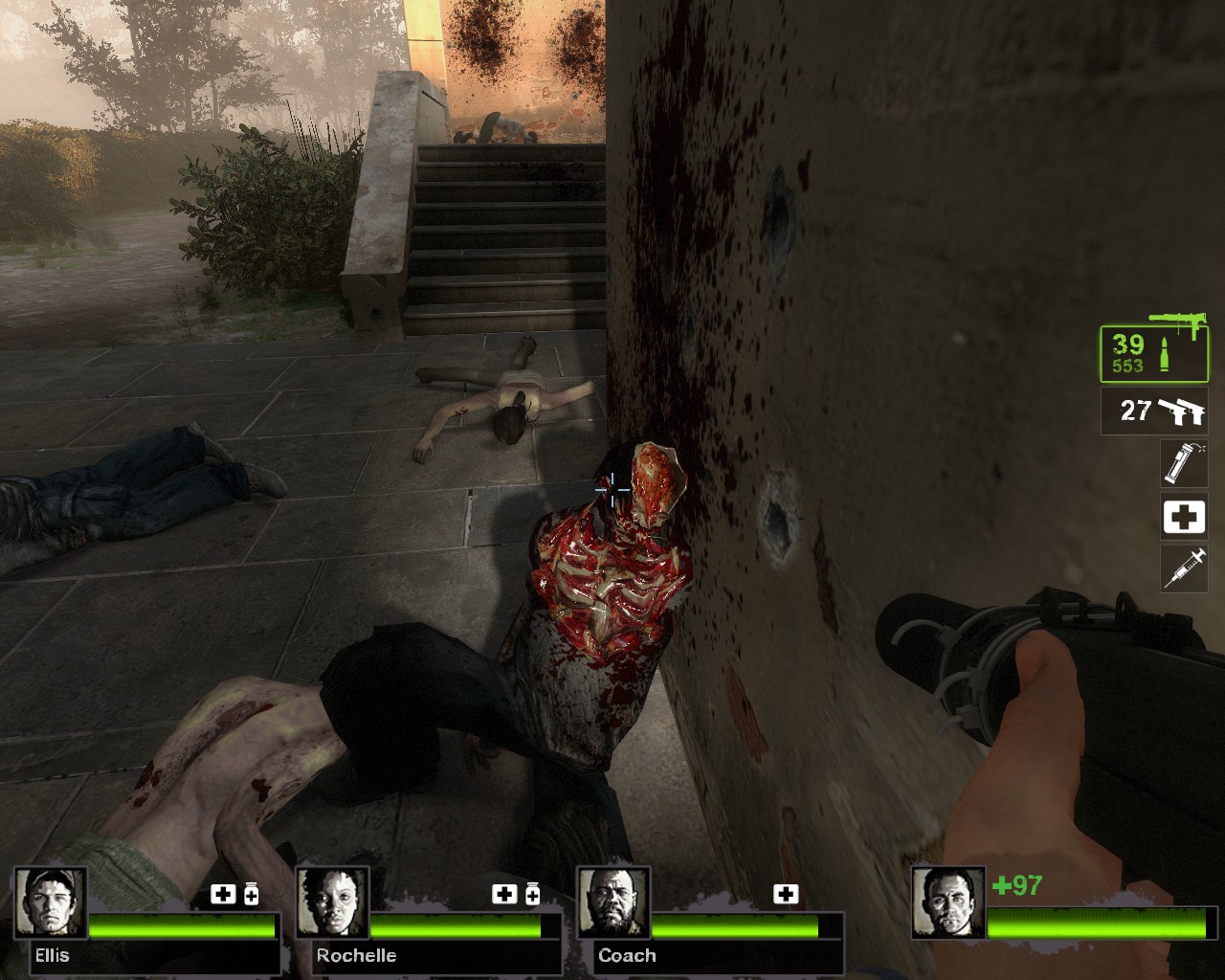Click Rochelle's teammate portrait

[332, 904]
